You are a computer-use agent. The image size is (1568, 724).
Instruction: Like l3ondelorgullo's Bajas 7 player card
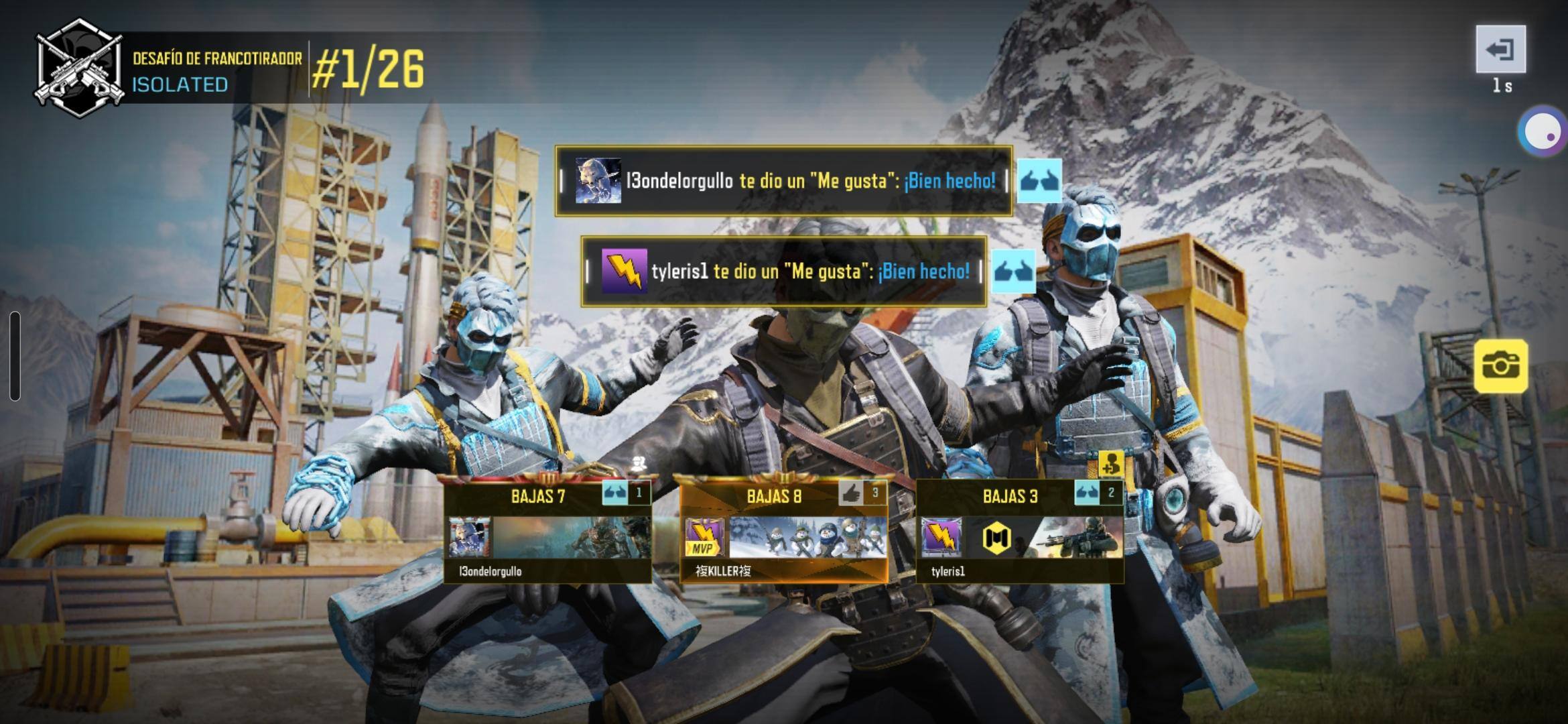(616, 493)
